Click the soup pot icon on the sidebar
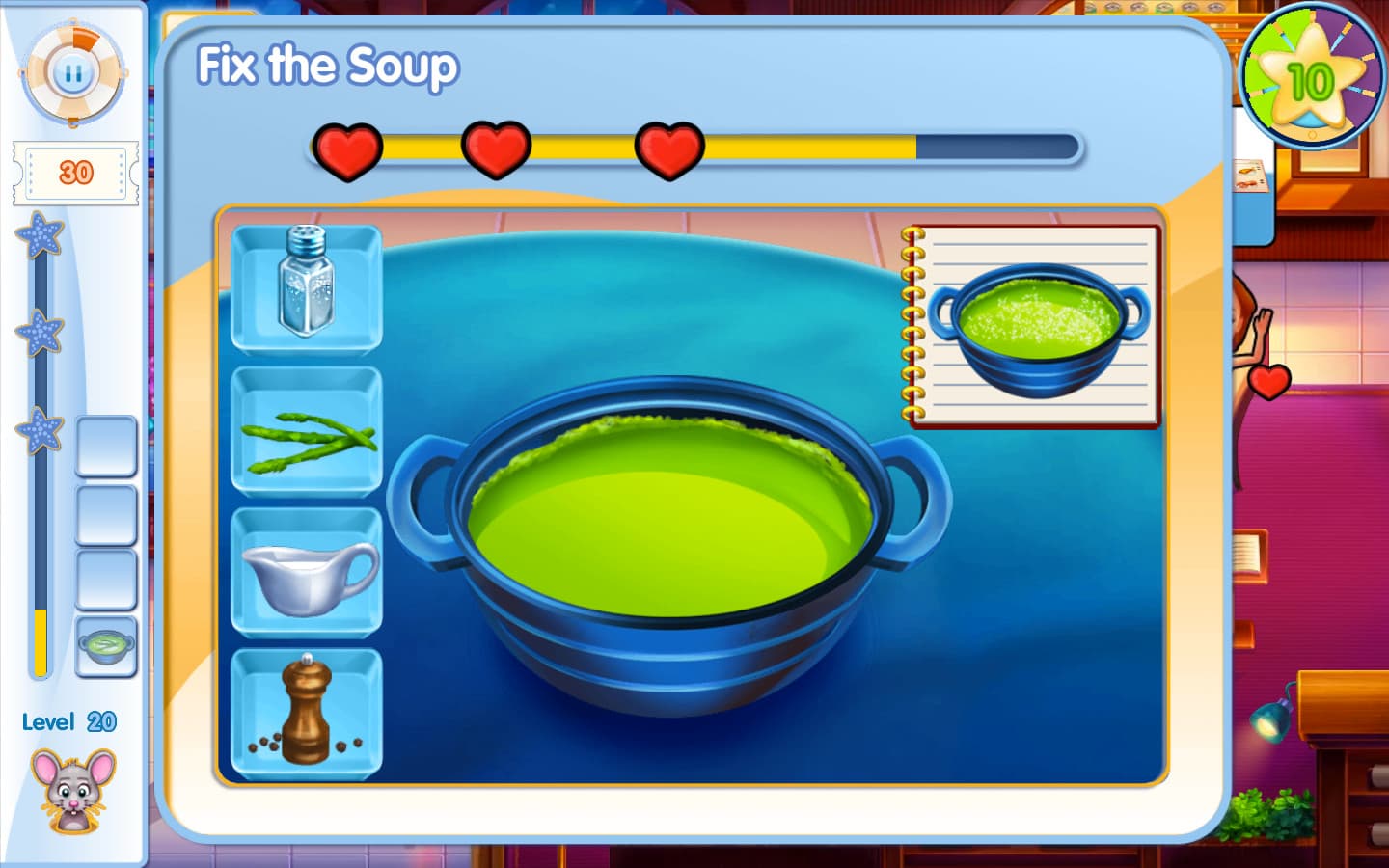Viewport: 1389px width, 868px height. 106,644
